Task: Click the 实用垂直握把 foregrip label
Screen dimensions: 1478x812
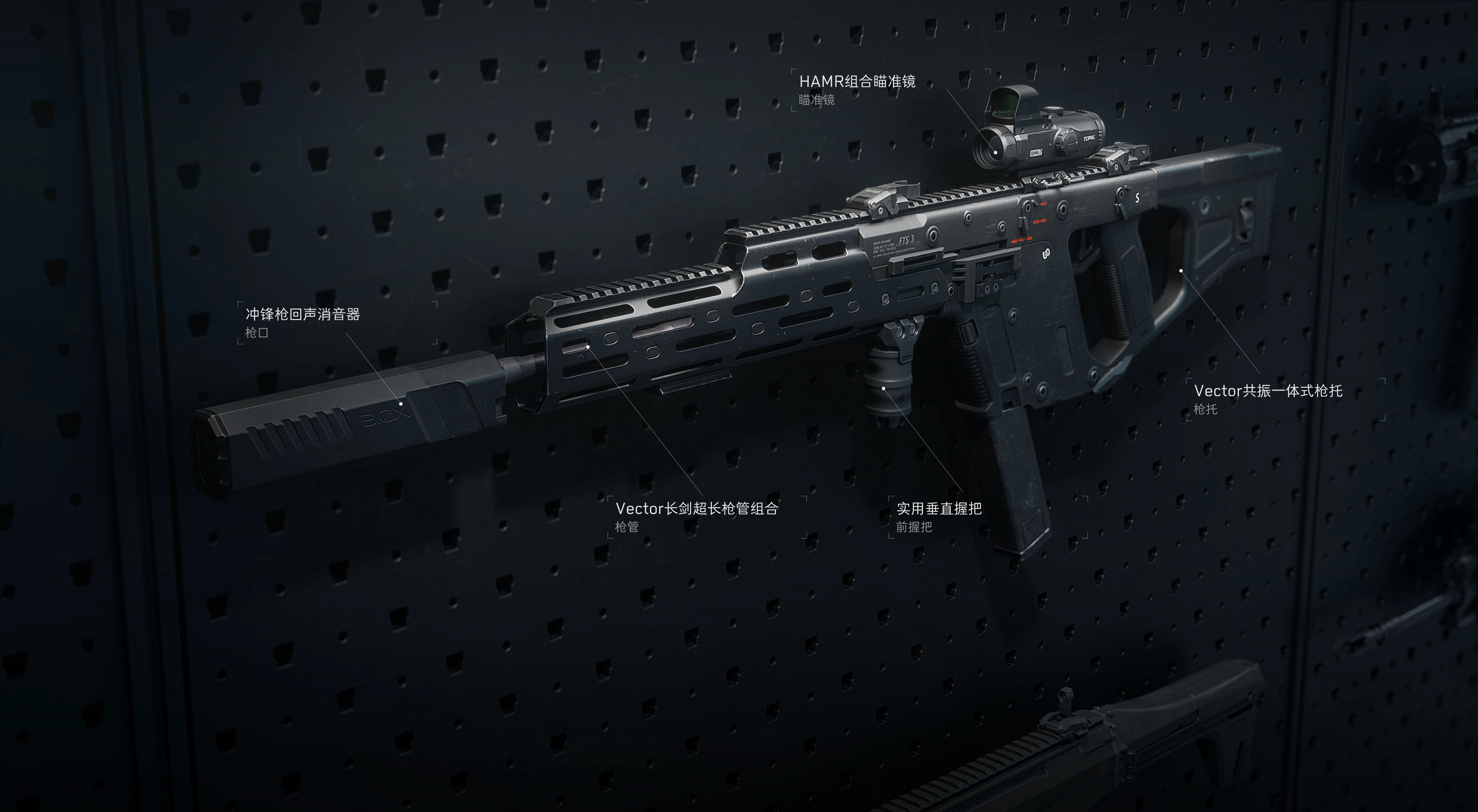Action: [939, 508]
